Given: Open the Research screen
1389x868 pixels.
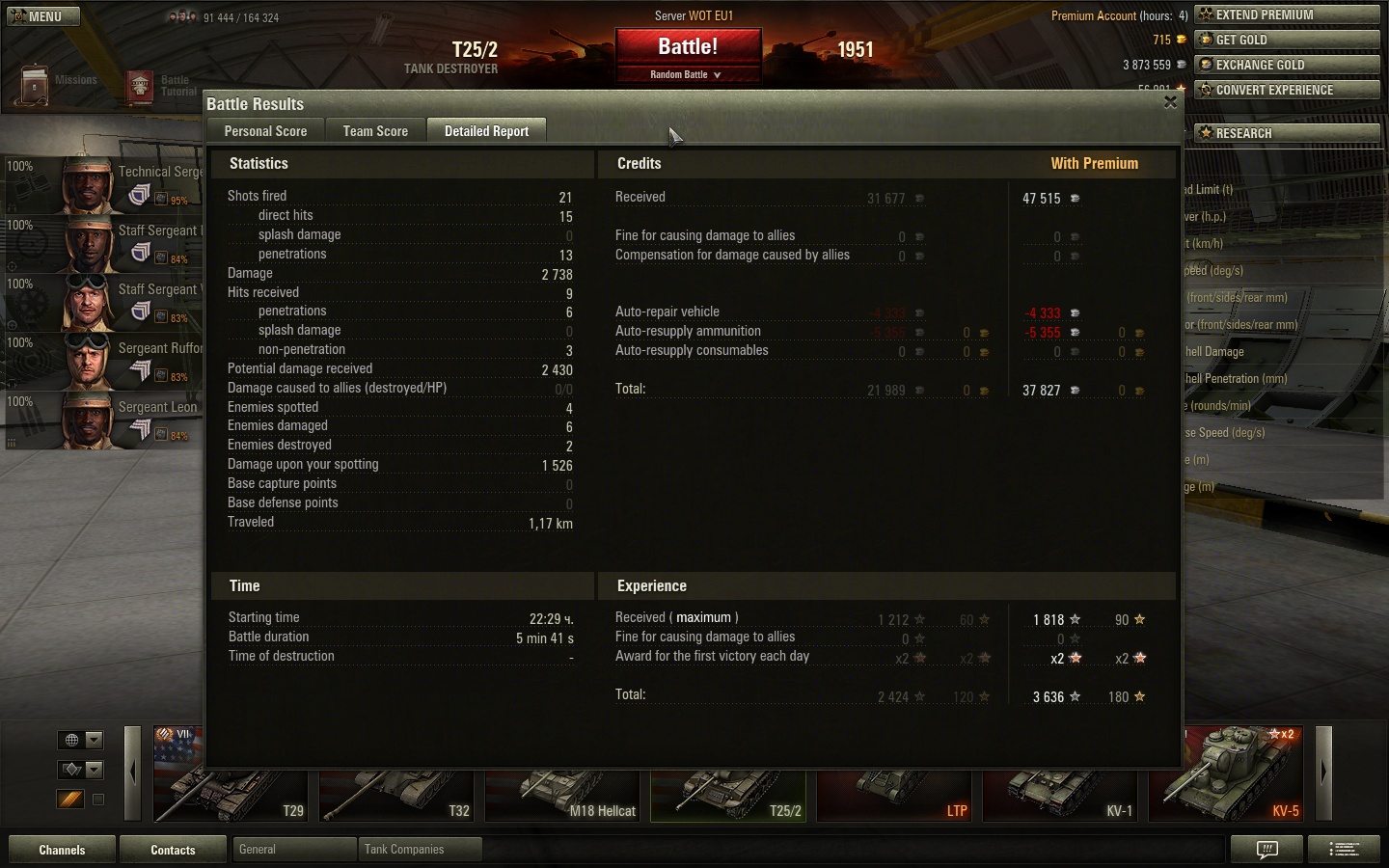Looking at the screenshot, I should 1287,133.
